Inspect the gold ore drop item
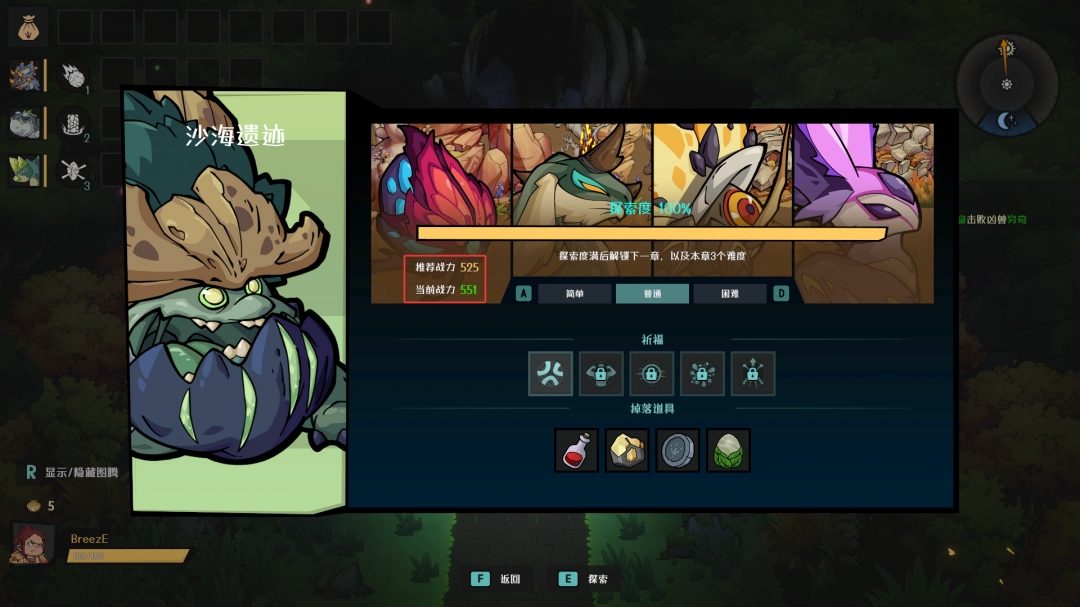 click(627, 450)
